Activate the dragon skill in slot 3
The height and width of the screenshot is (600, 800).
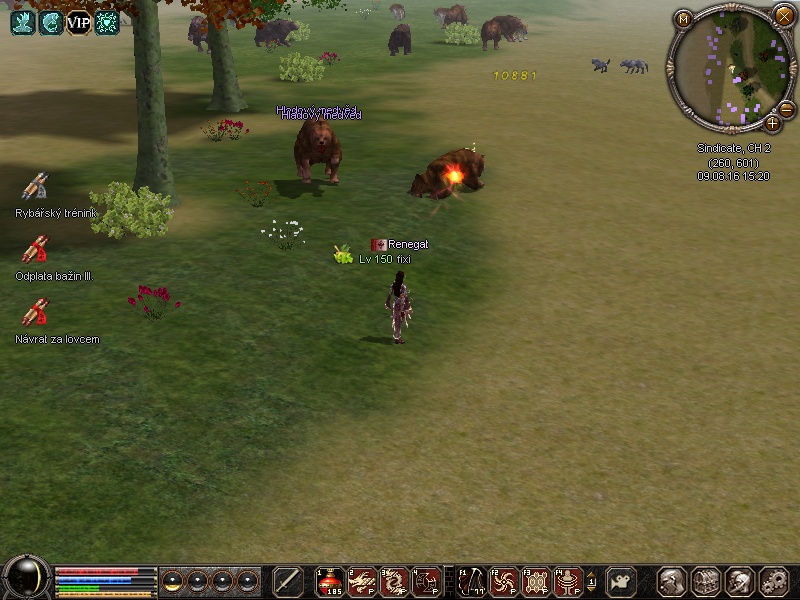[394, 581]
